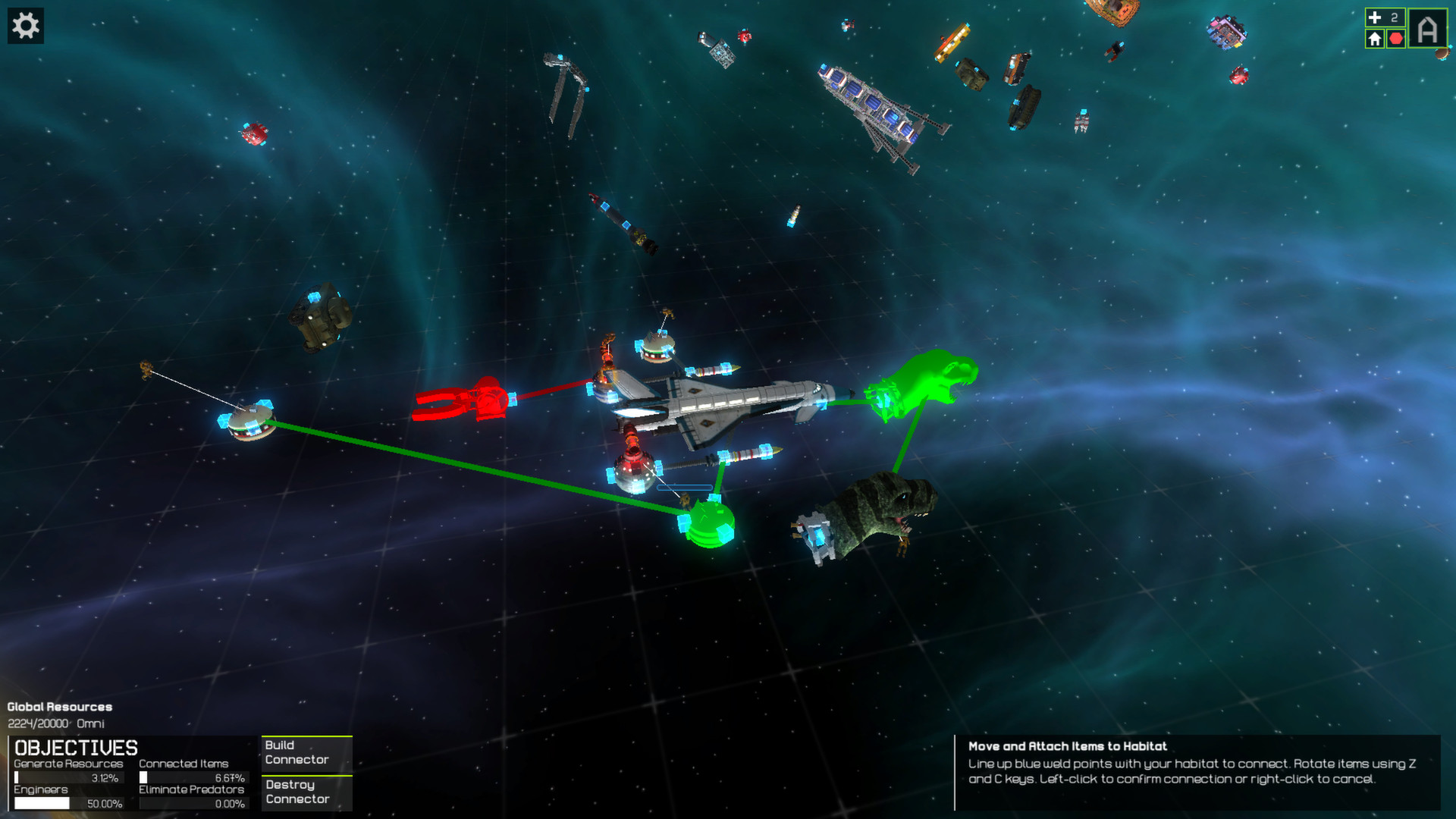Open the large habitat emblem button
Viewport: 1456px width, 819px height.
pos(1427,30)
